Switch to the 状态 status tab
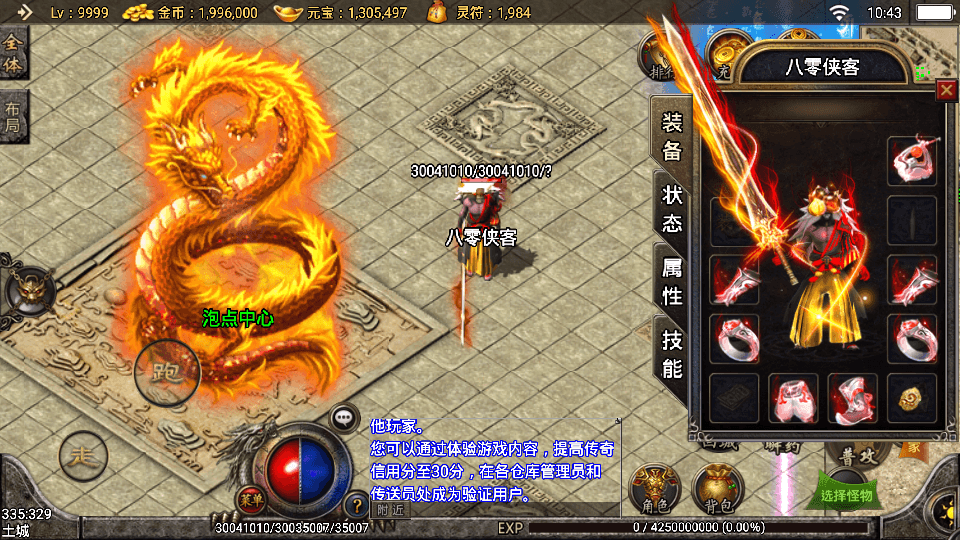Screen dimensions: 960x540 click(x=672, y=208)
